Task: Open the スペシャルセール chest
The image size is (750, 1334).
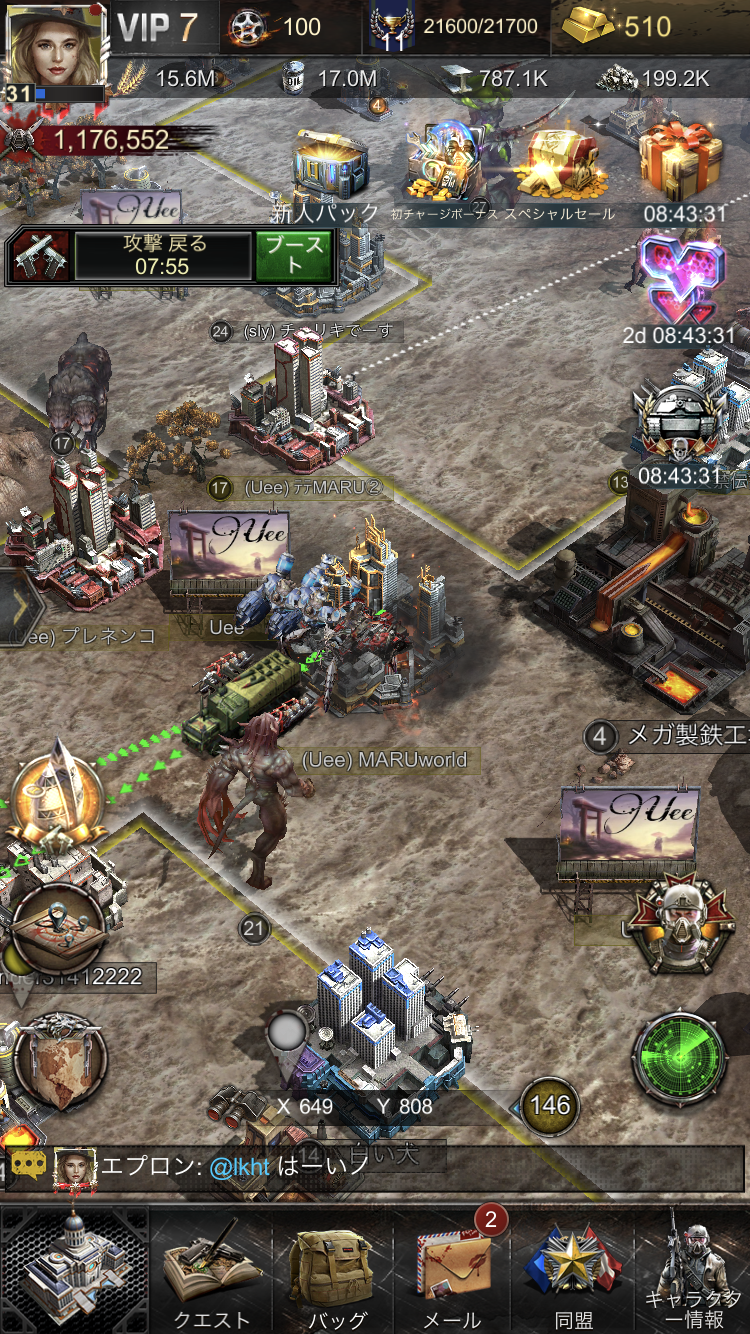Action: [560, 165]
